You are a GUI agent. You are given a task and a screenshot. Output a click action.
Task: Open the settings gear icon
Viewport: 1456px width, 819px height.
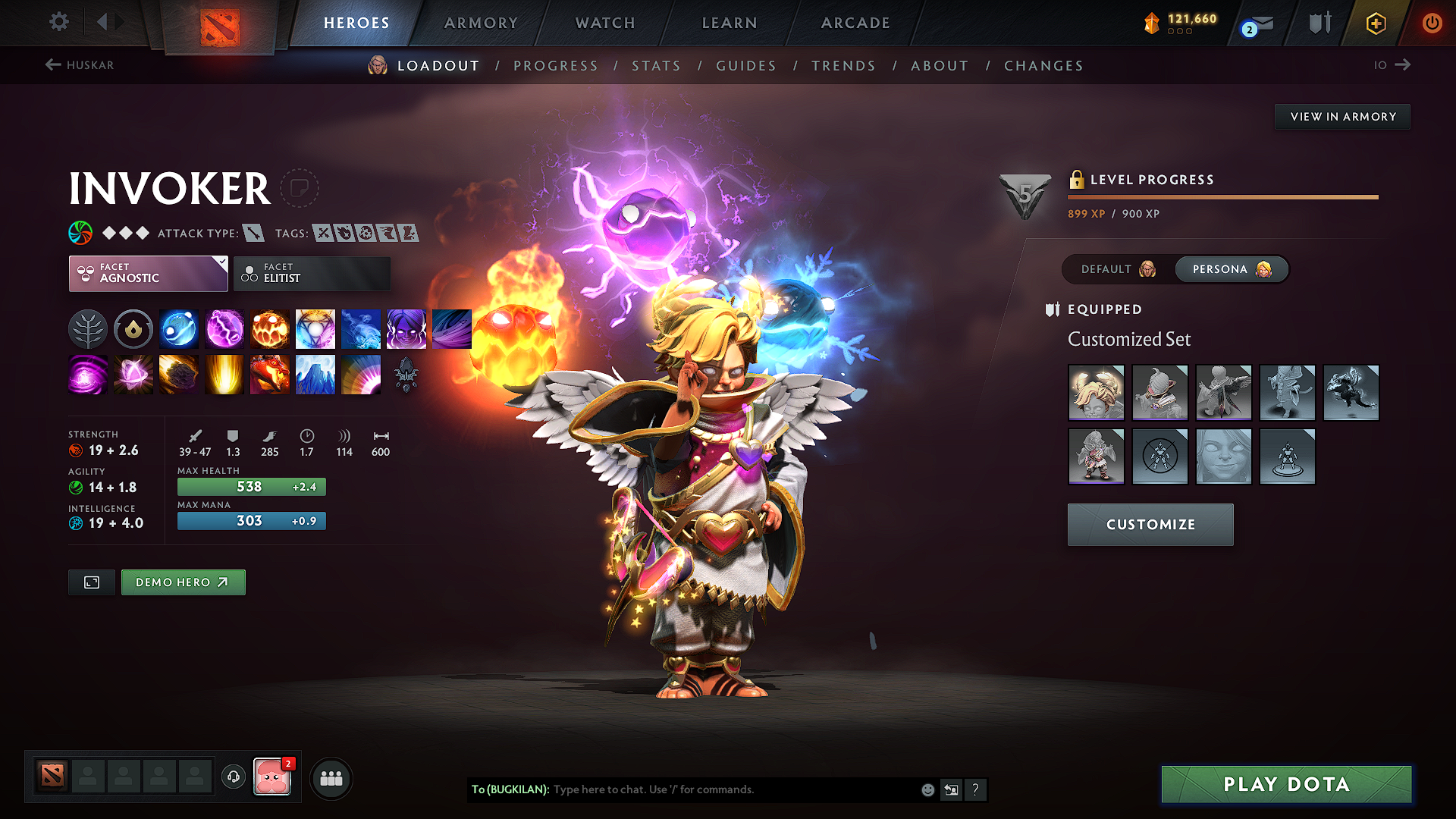58,22
